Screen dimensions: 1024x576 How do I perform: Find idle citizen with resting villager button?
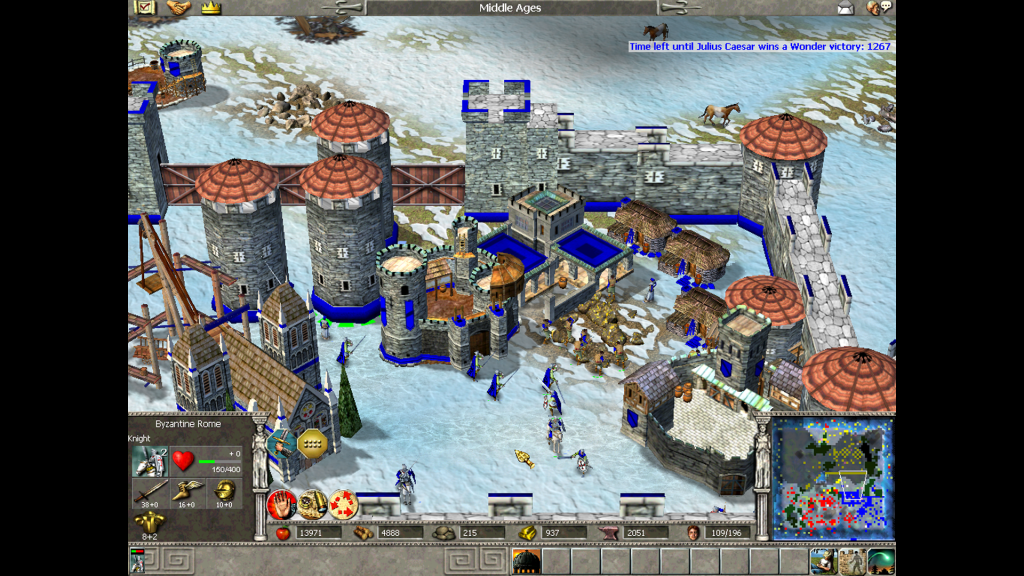(823, 561)
